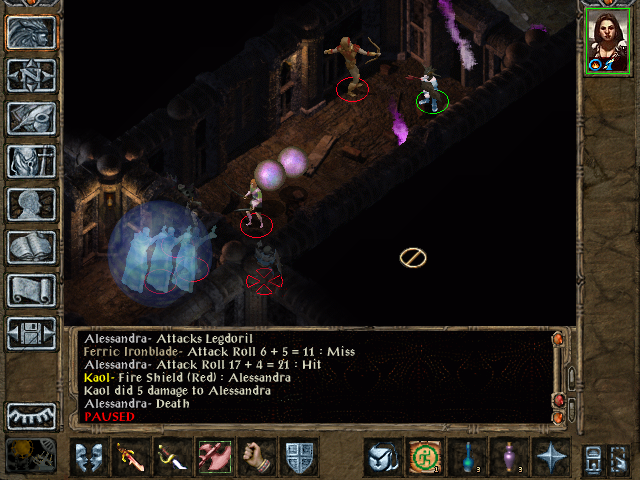Open options via the floppy disk icon
This screenshot has height=480, width=640.
(31, 333)
